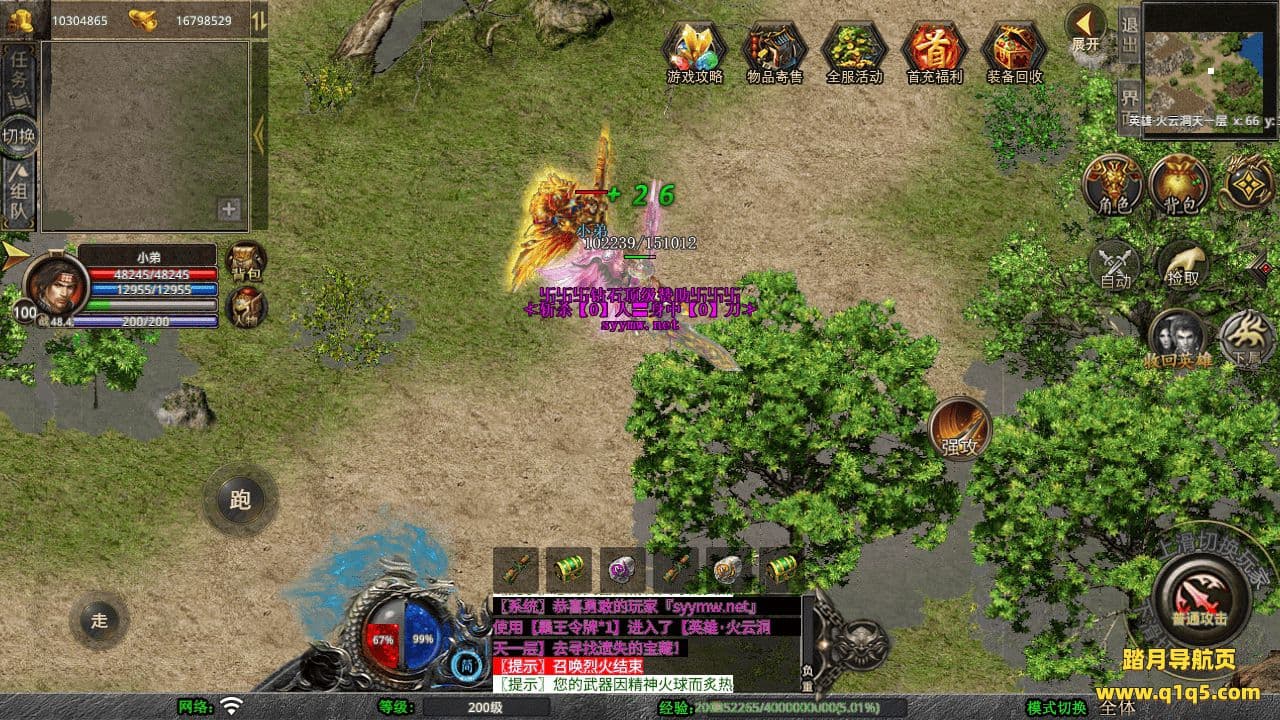Click the 展开 expand arrow button
The width and height of the screenshot is (1280, 720).
1085,27
